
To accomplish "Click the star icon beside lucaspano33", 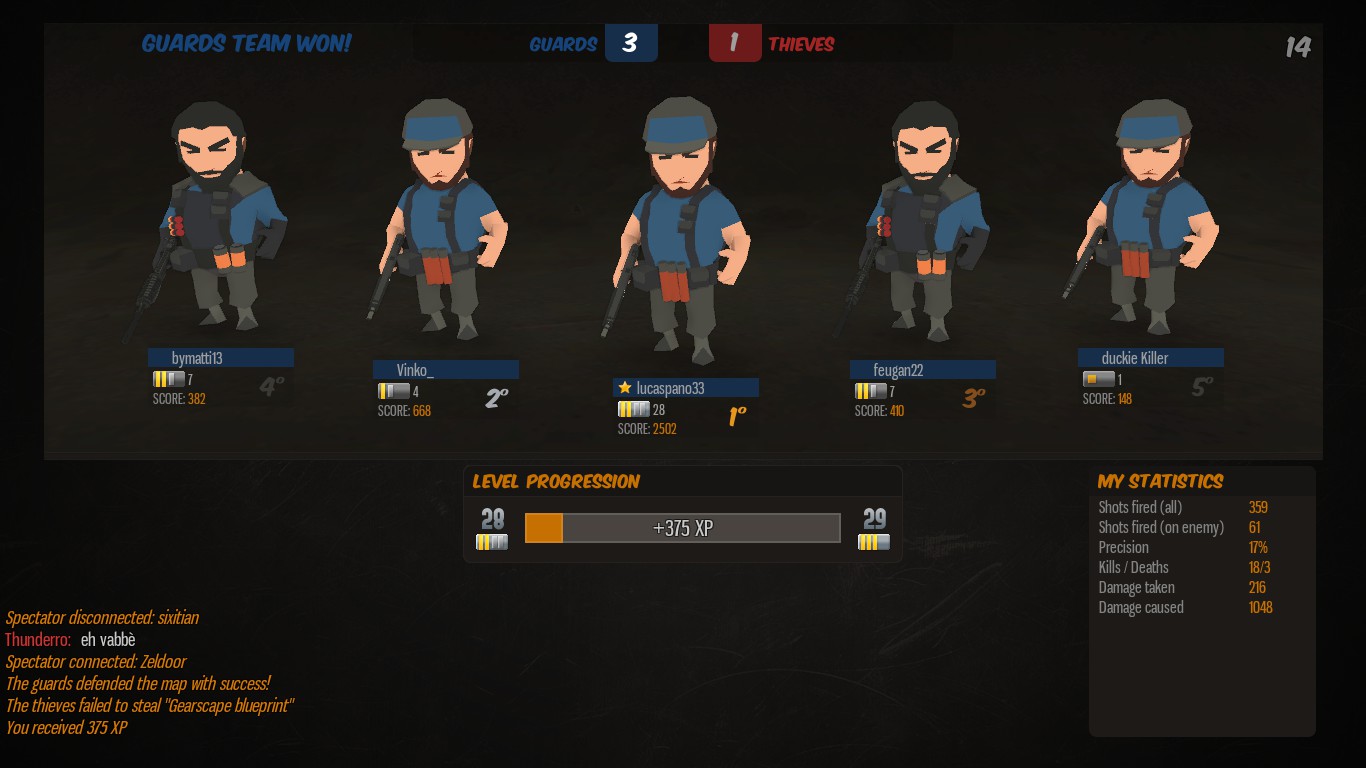I will click(x=626, y=387).
